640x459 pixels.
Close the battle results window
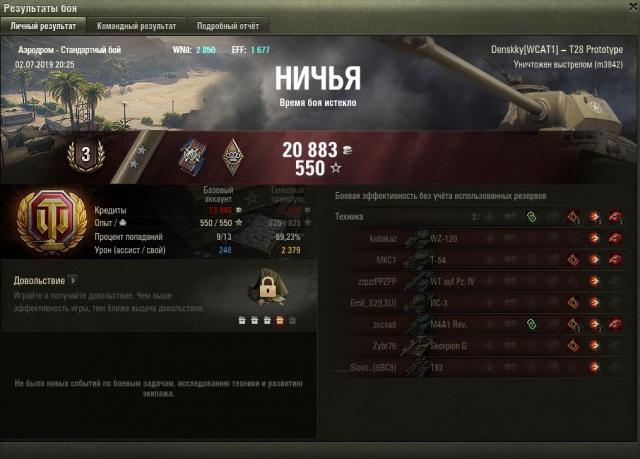coord(628,8)
